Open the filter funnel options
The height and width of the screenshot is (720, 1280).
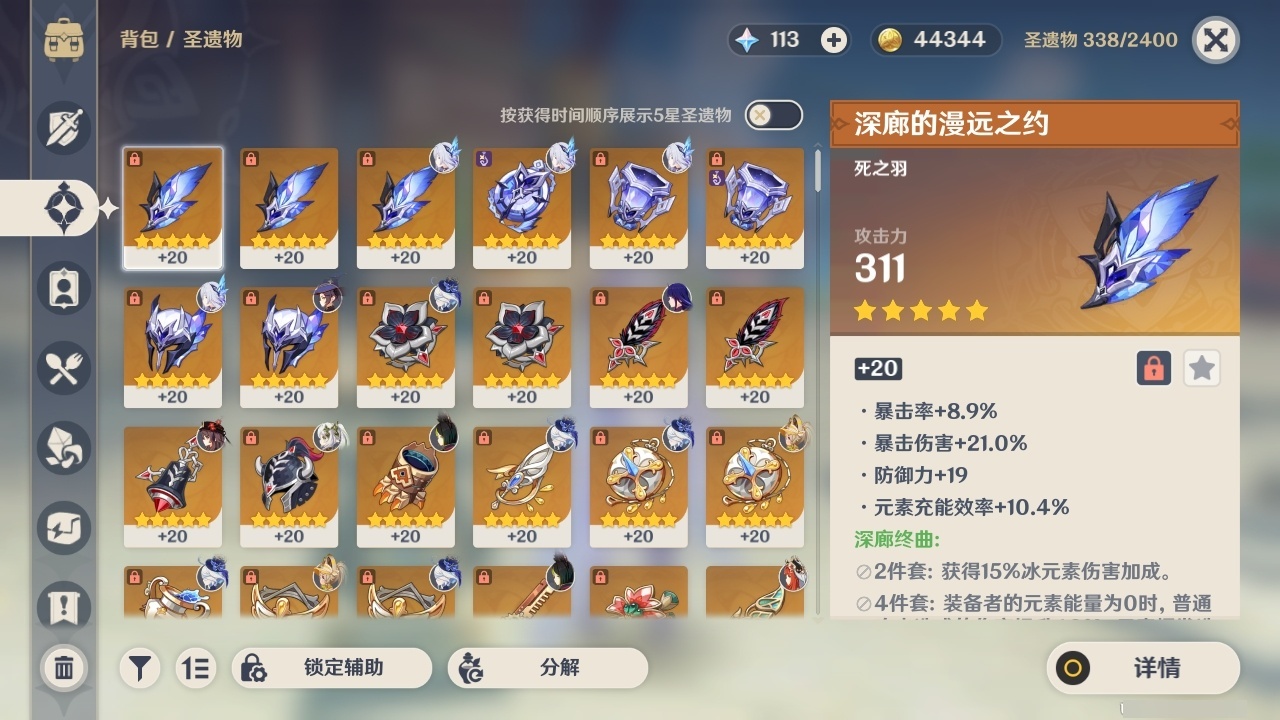(140, 668)
